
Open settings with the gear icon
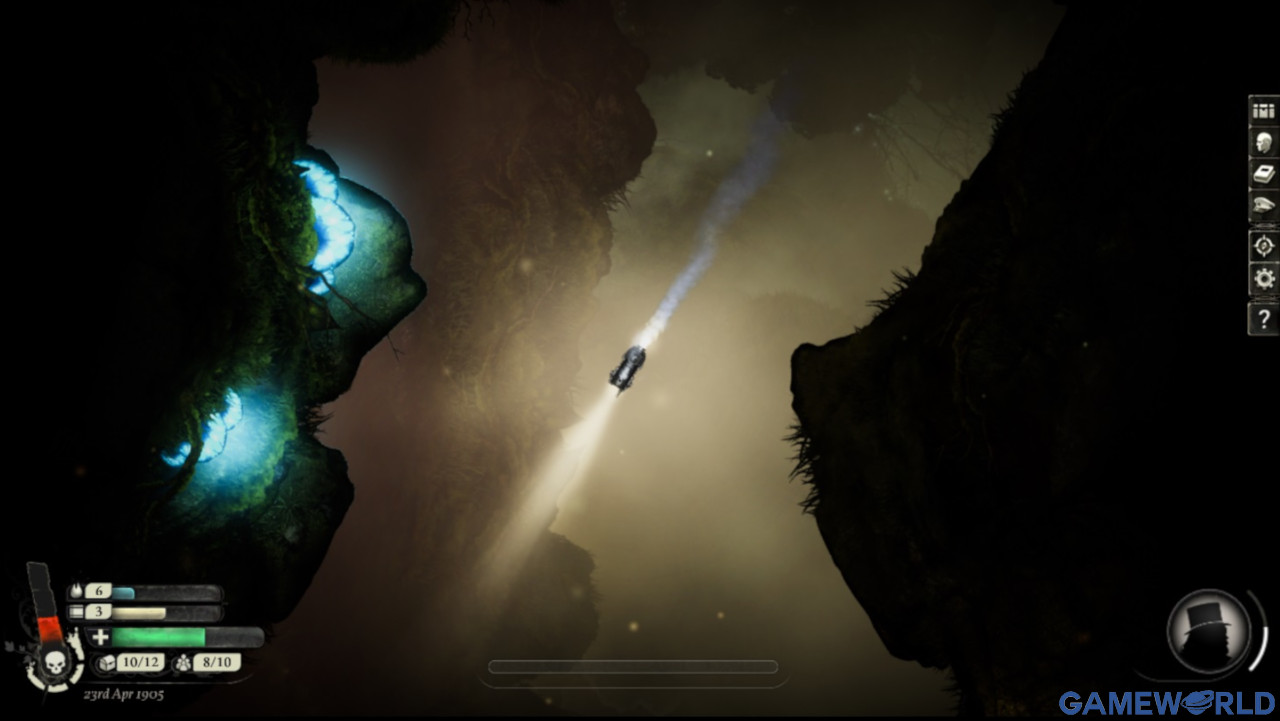pyautogui.click(x=1263, y=277)
